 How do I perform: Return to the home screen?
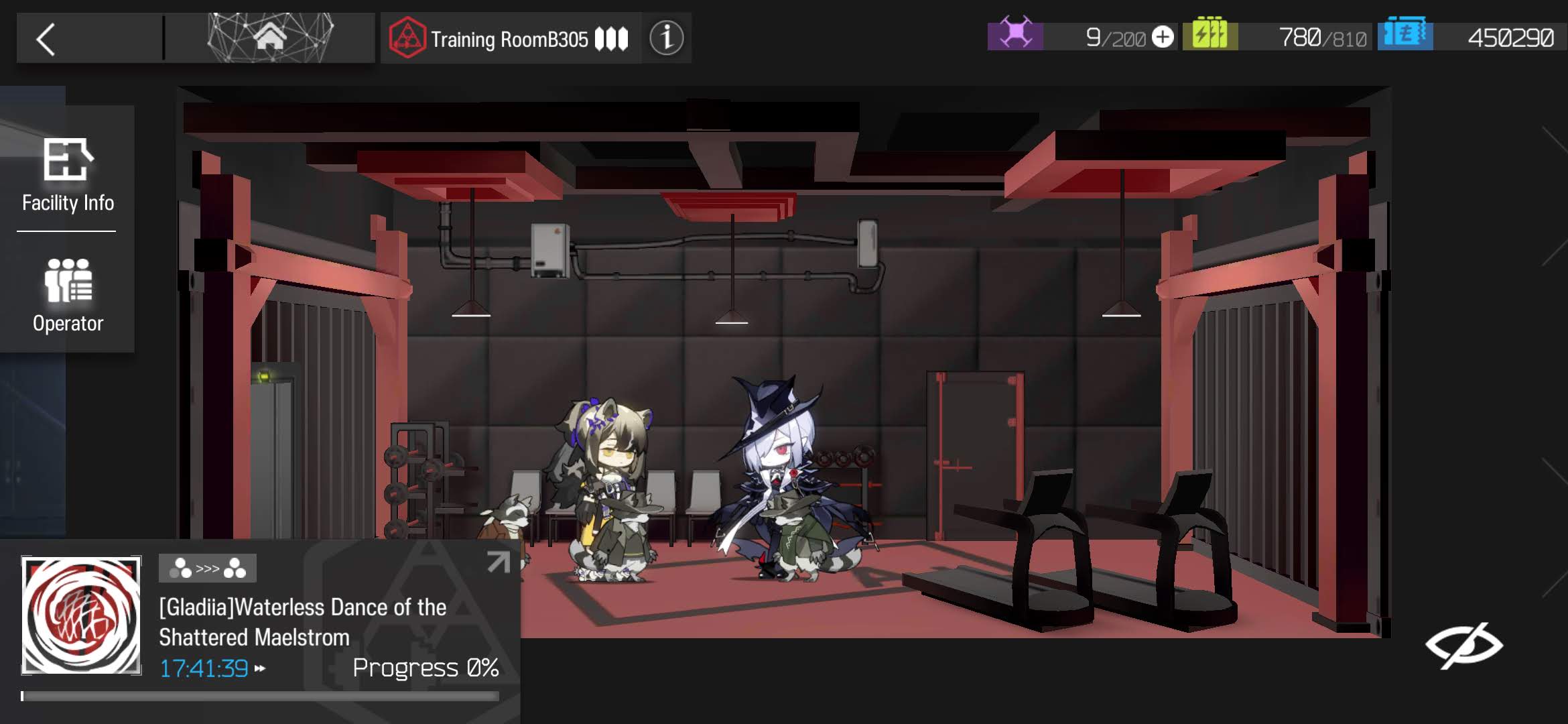[269, 38]
